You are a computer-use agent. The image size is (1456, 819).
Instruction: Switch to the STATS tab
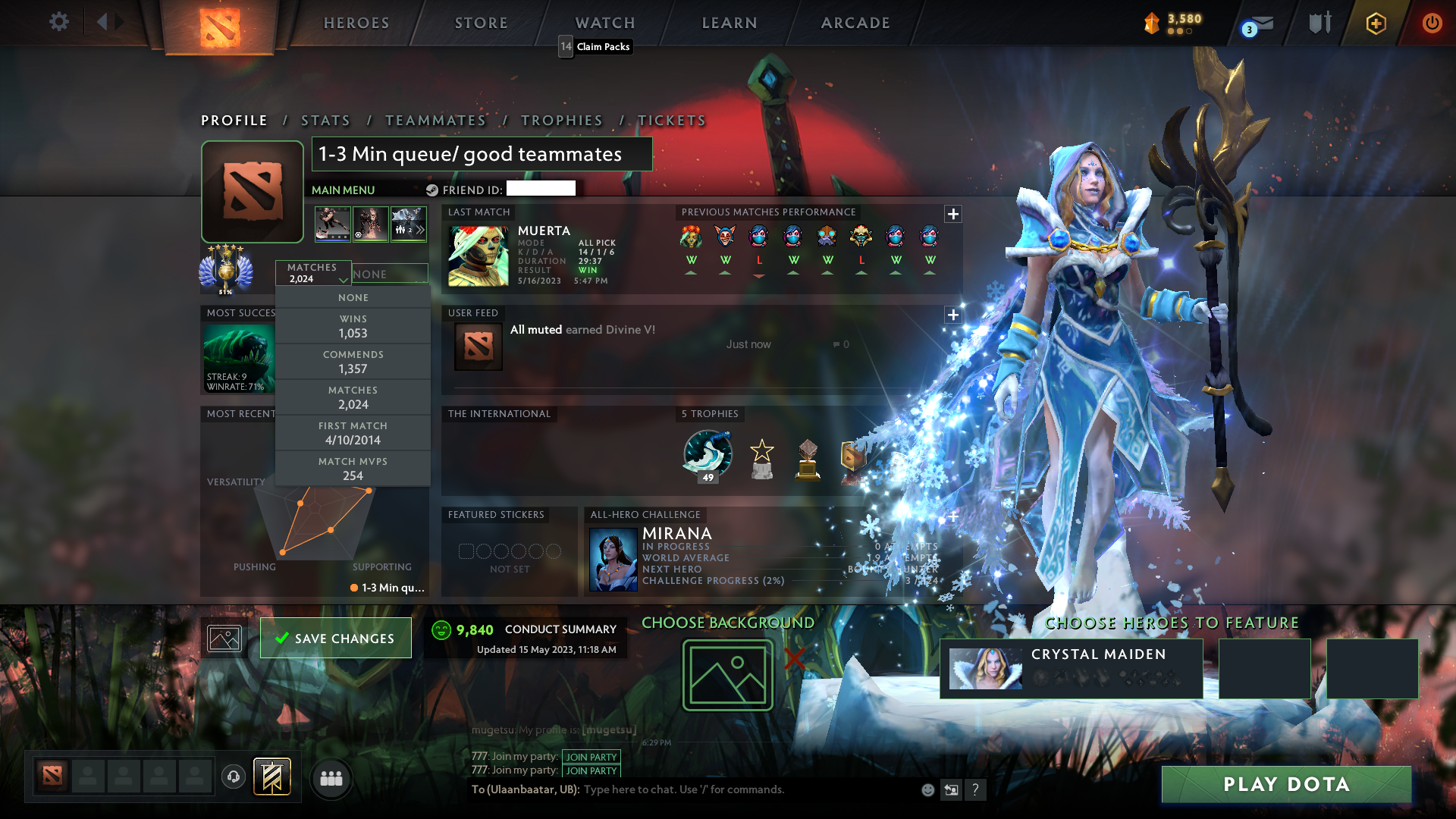click(x=325, y=120)
